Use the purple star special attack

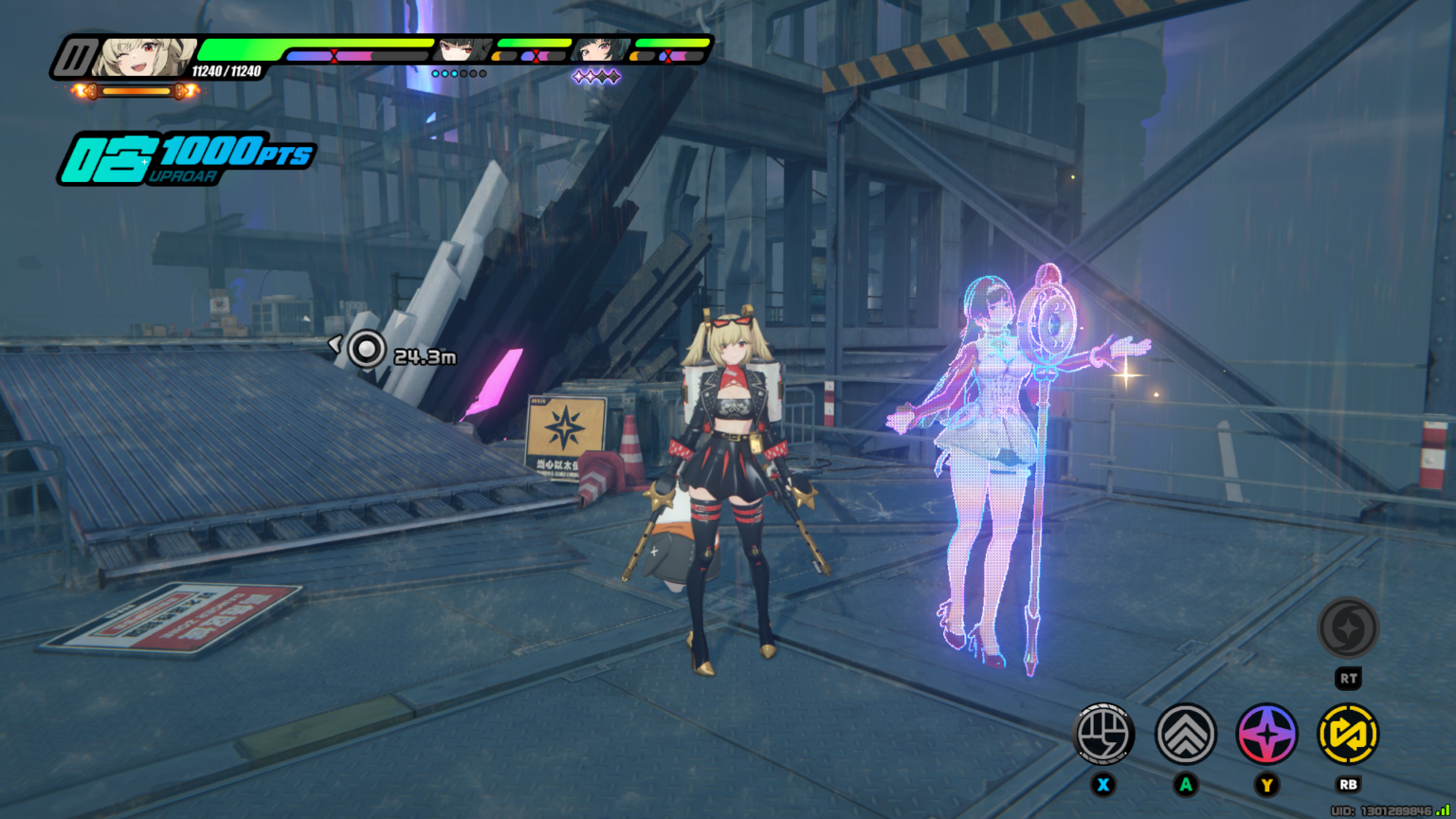pyautogui.click(x=1266, y=734)
